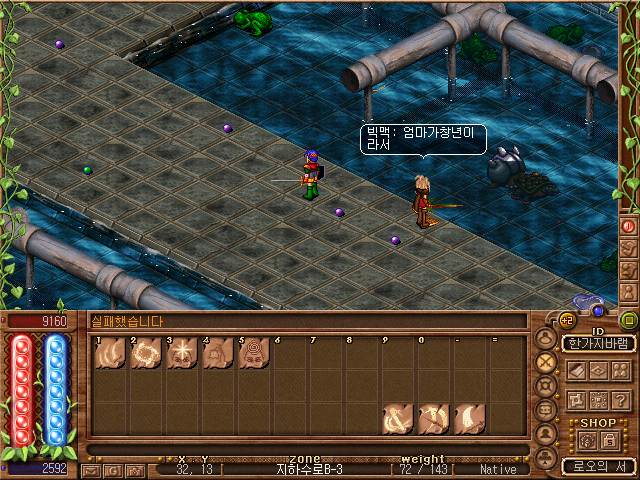
Task: Open the yellow +2 bonus button
Action: 567,320
